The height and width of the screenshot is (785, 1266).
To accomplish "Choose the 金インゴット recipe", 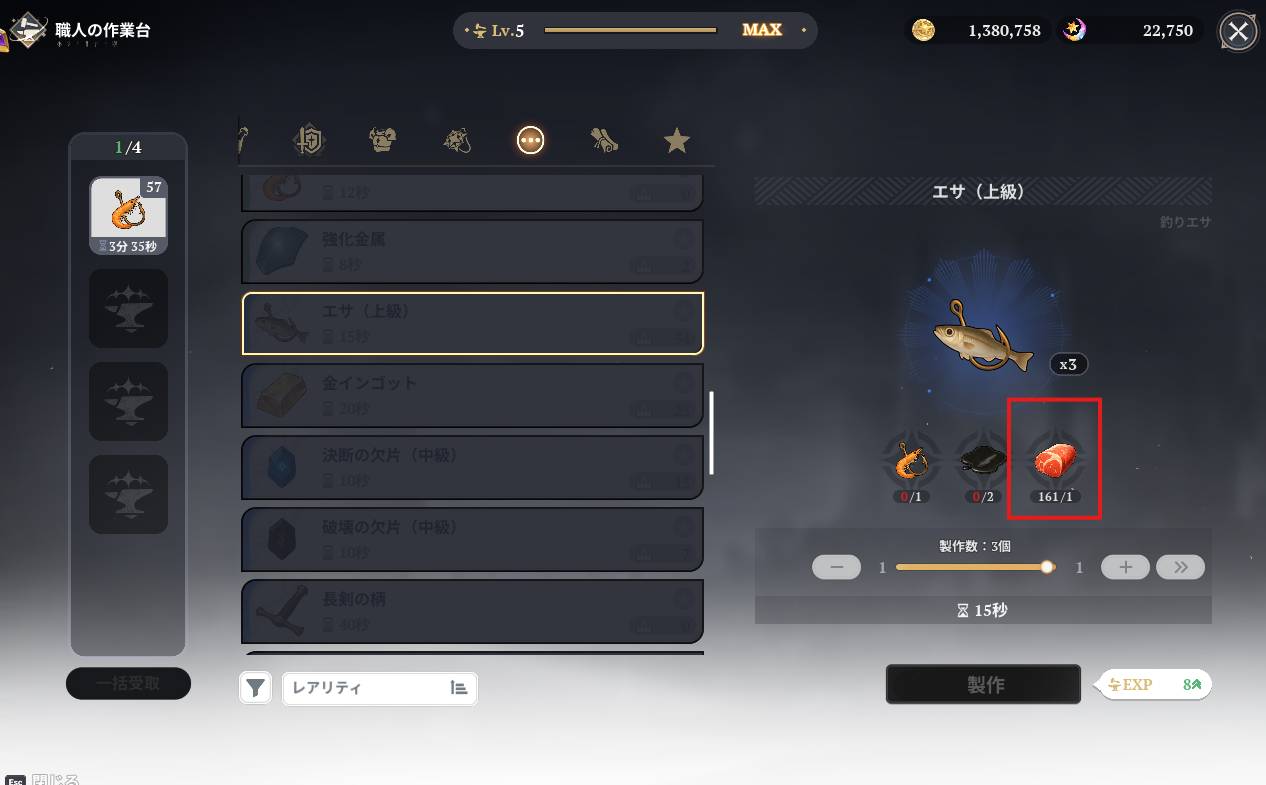I will click(x=472, y=395).
